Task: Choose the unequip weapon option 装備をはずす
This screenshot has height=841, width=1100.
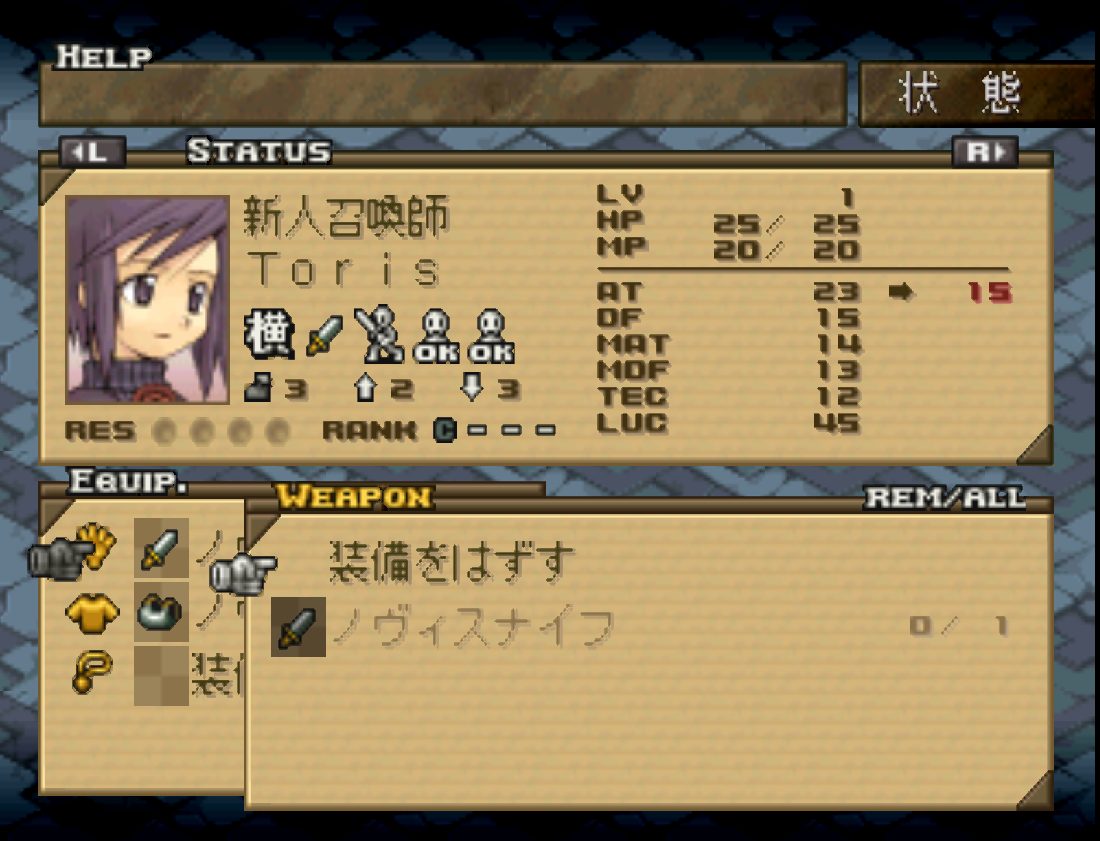Action: 452,563
